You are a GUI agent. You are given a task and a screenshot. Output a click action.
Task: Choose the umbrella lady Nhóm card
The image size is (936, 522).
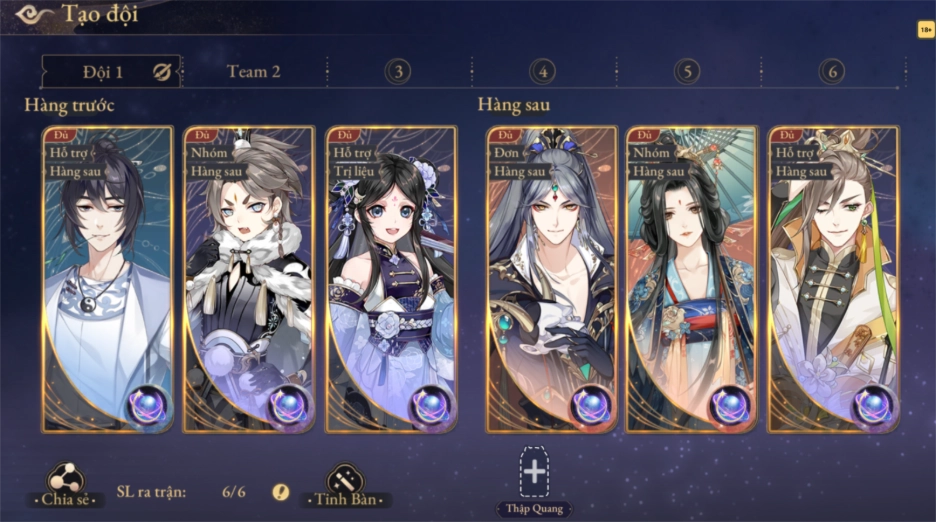pyautogui.click(x=692, y=280)
